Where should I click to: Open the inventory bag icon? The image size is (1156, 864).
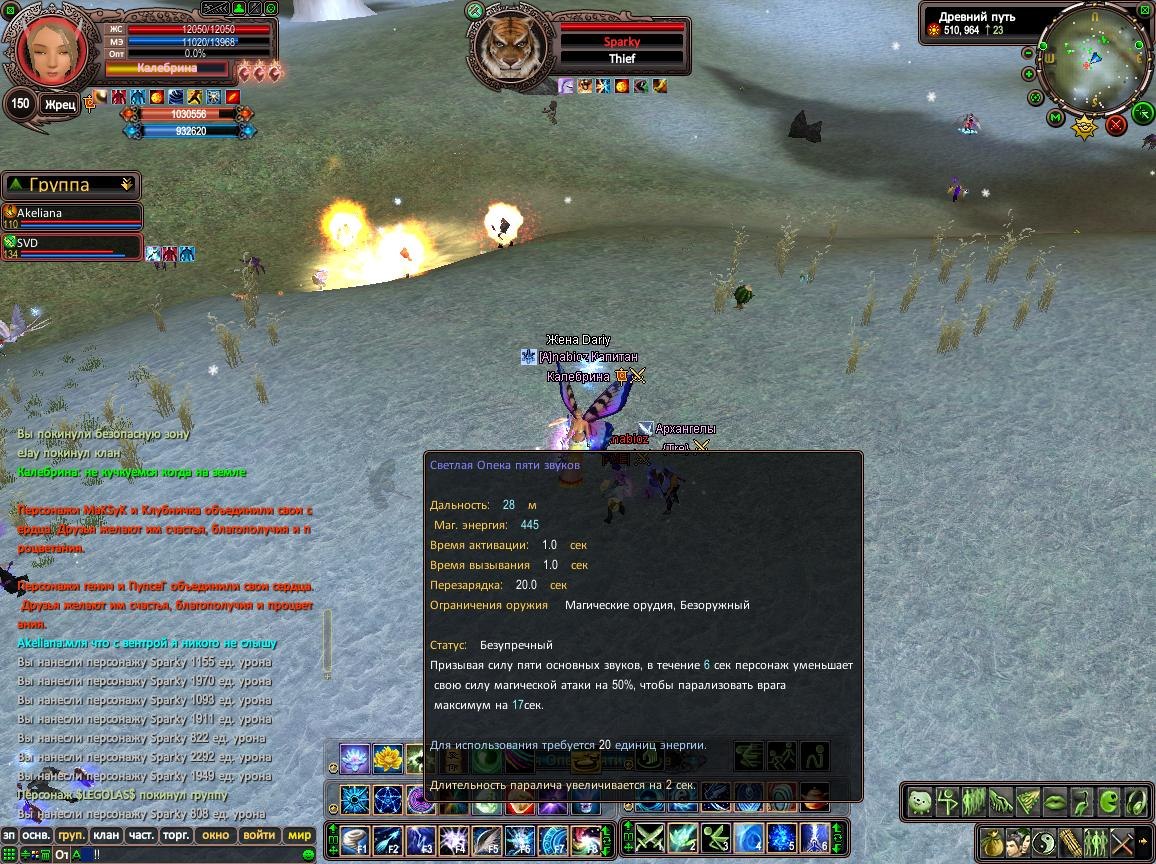coord(992,841)
